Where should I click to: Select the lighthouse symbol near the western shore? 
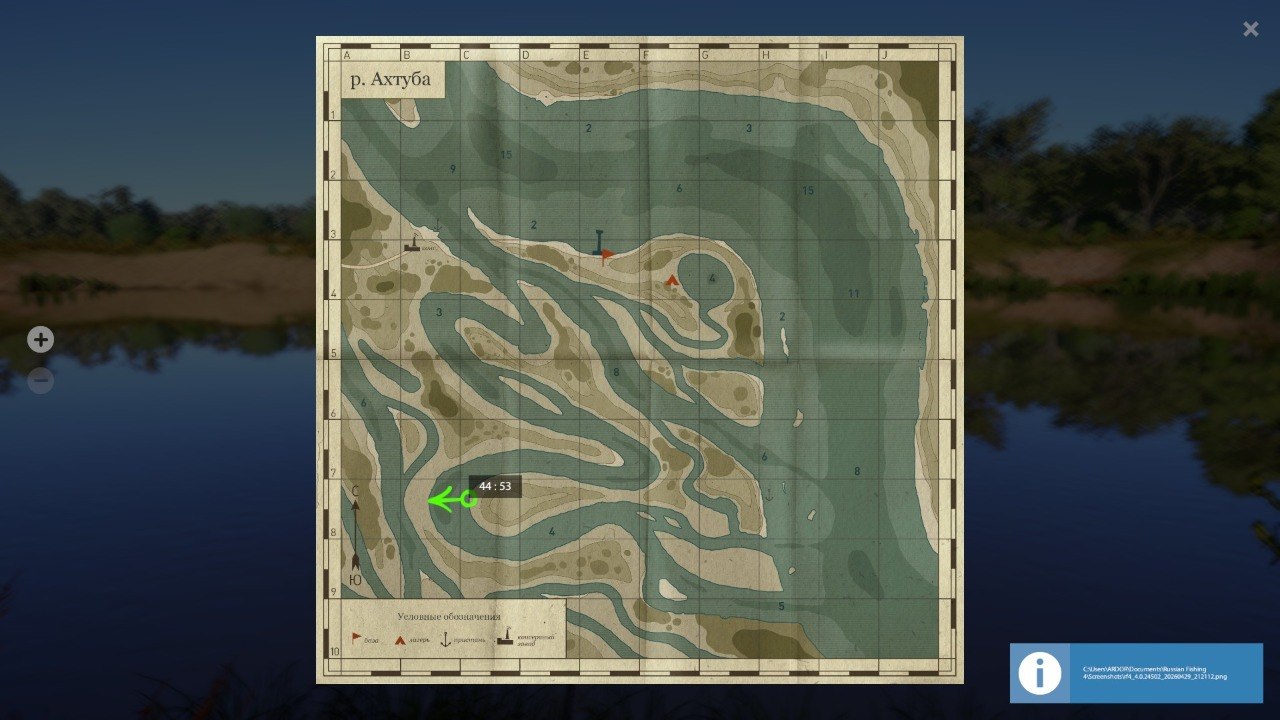[x=412, y=244]
